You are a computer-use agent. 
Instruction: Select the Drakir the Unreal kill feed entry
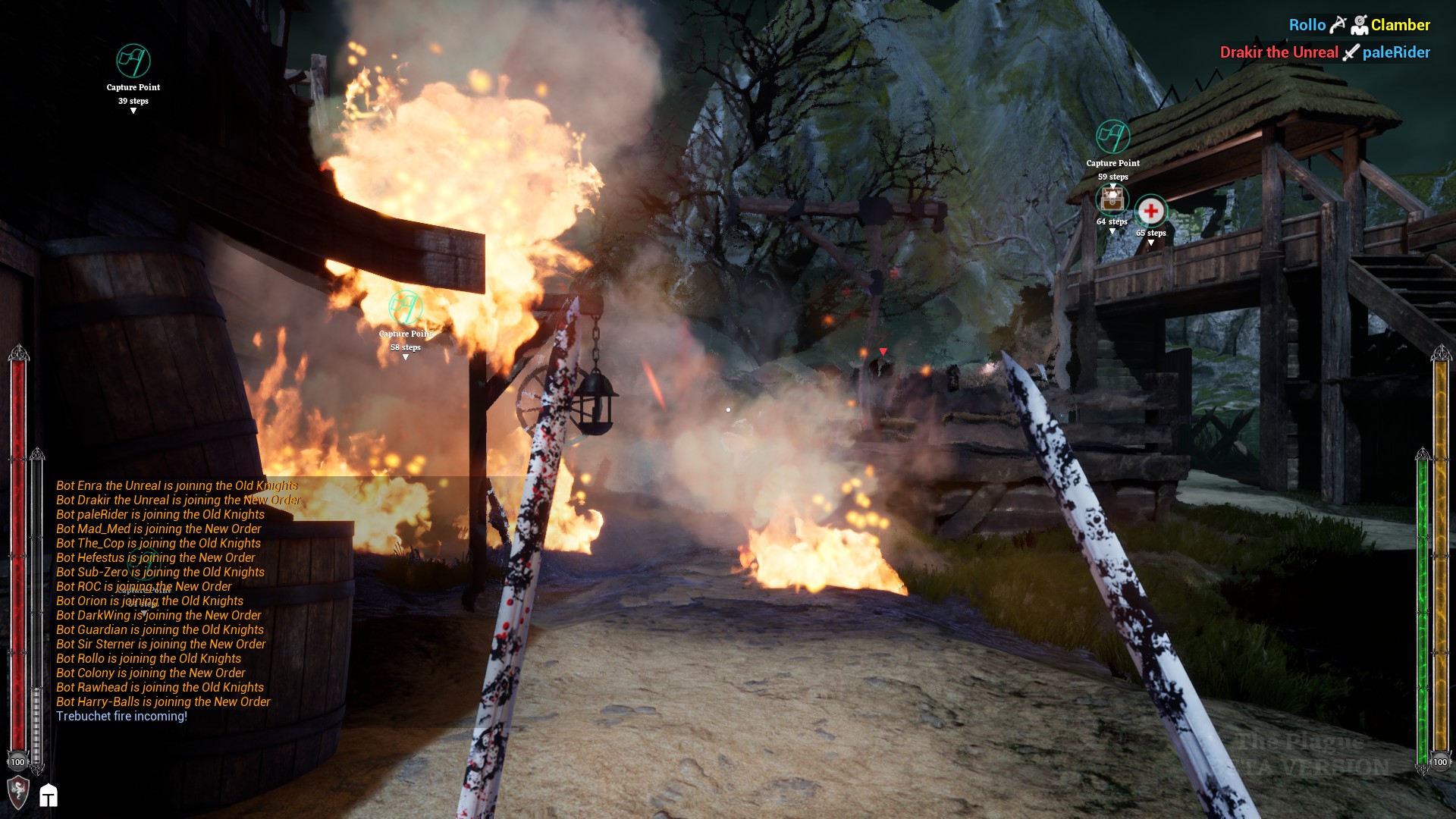(1324, 52)
